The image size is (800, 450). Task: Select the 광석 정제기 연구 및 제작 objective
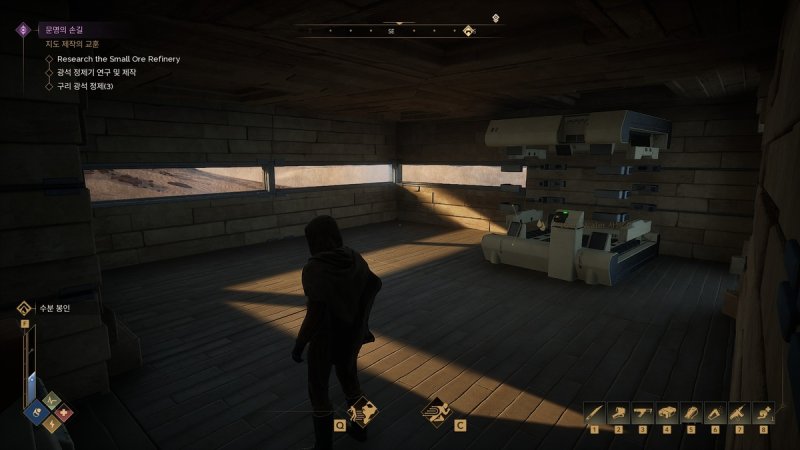[x=102, y=72]
